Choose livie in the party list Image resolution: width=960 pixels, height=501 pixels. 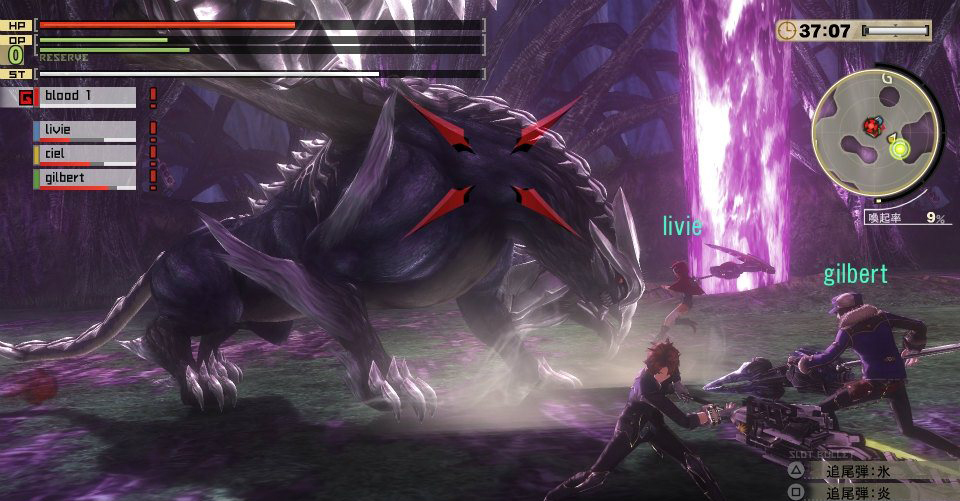click(x=85, y=130)
